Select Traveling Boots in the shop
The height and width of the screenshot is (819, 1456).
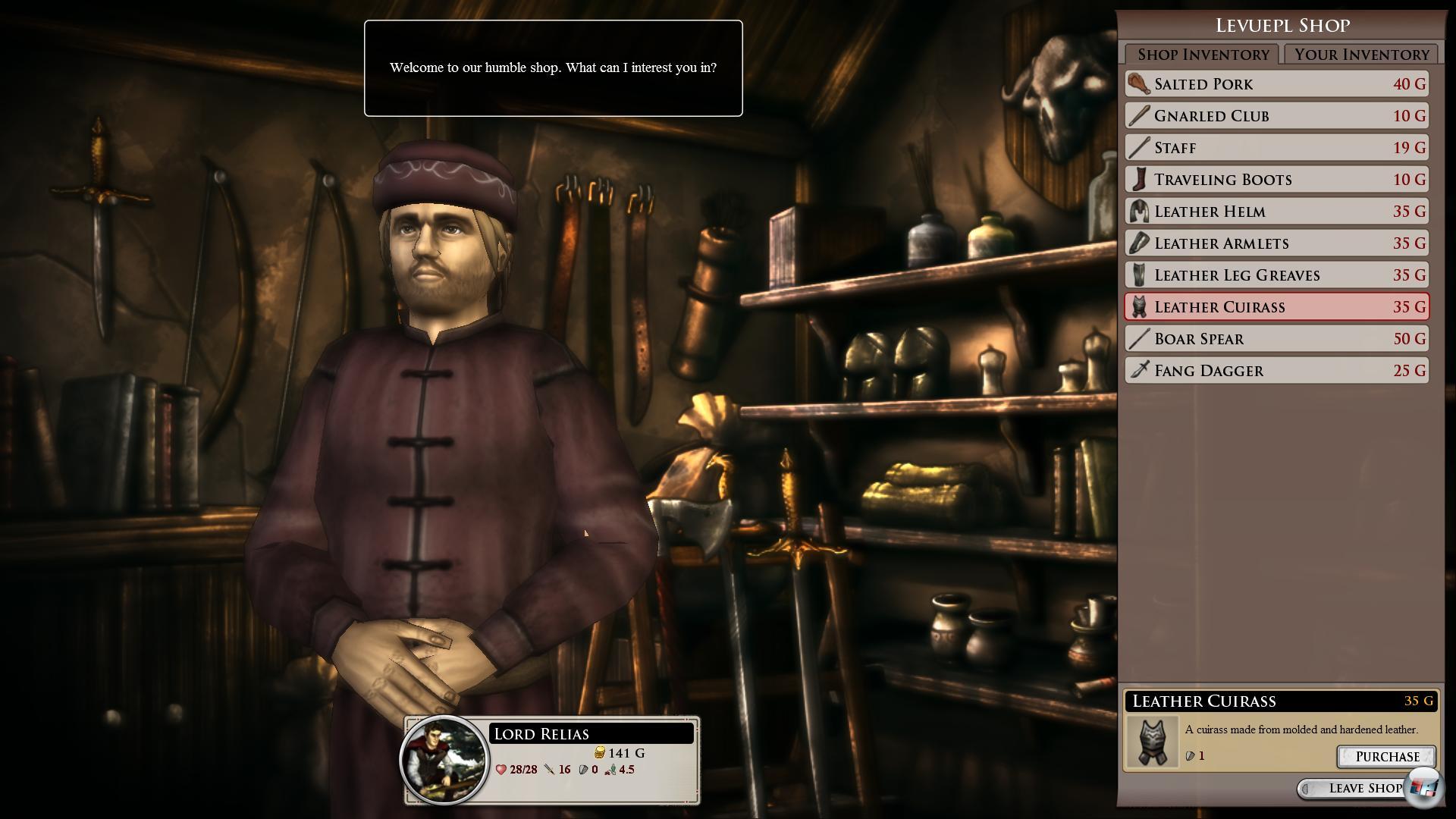point(1276,180)
